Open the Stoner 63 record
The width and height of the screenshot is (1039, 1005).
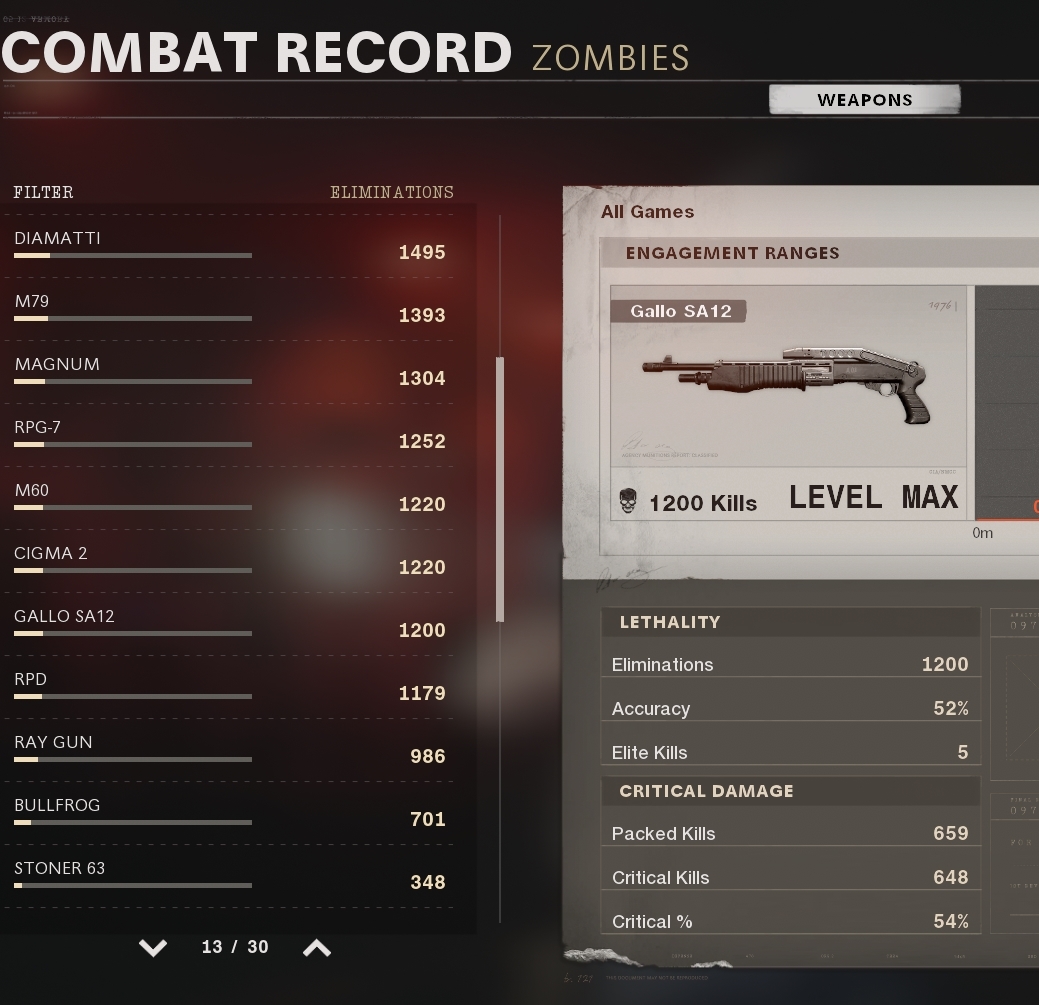point(230,876)
